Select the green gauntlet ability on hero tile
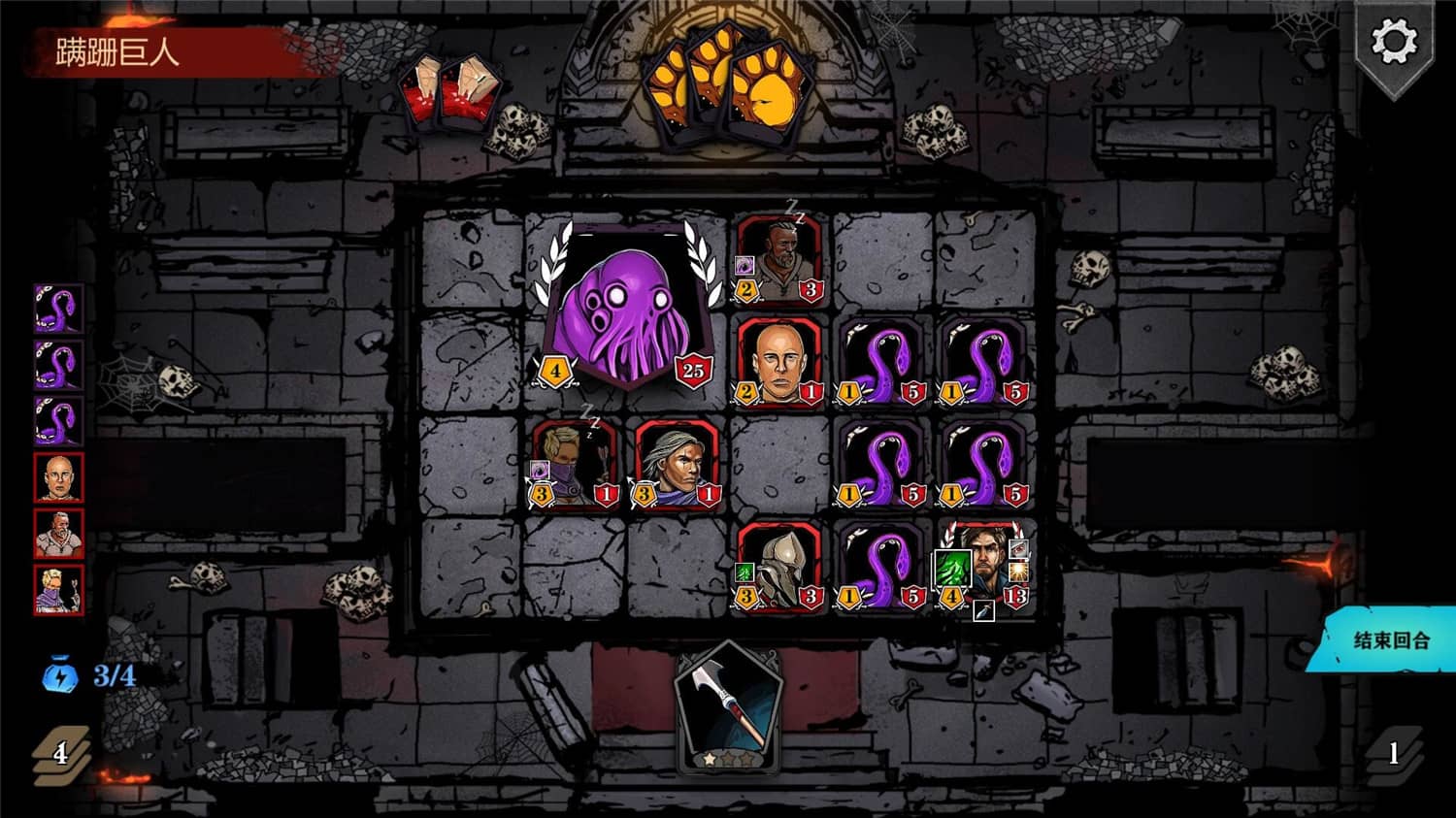The image size is (1456, 818). (x=953, y=568)
